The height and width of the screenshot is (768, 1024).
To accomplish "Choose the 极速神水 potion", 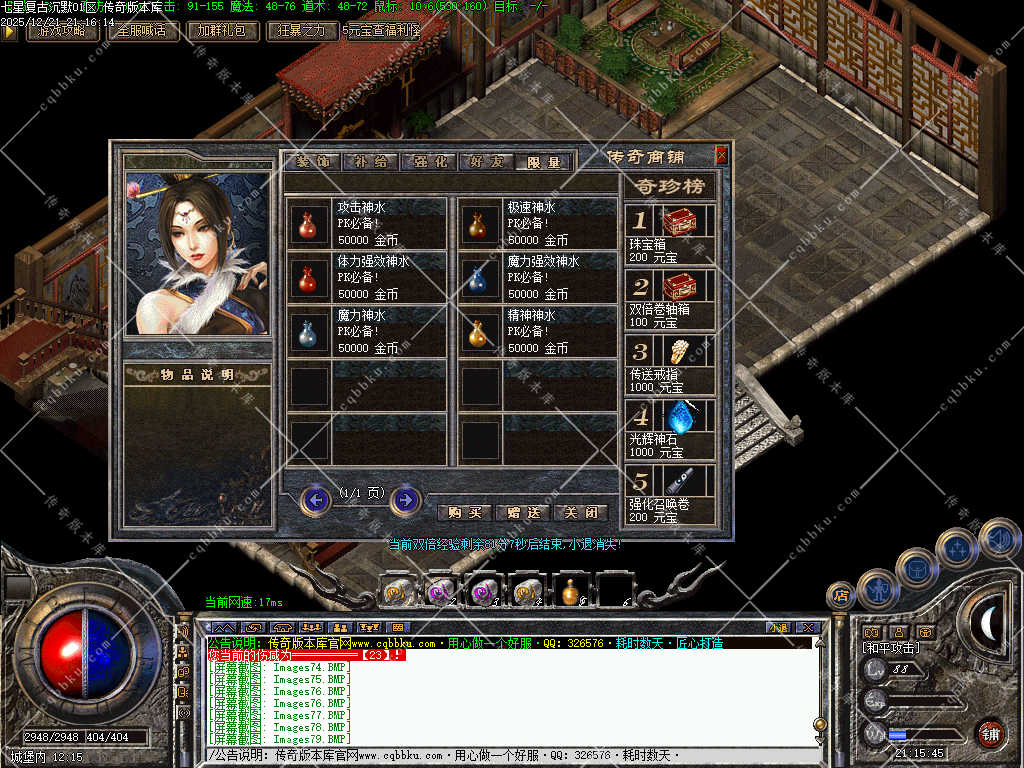I will click(x=478, y=224).
